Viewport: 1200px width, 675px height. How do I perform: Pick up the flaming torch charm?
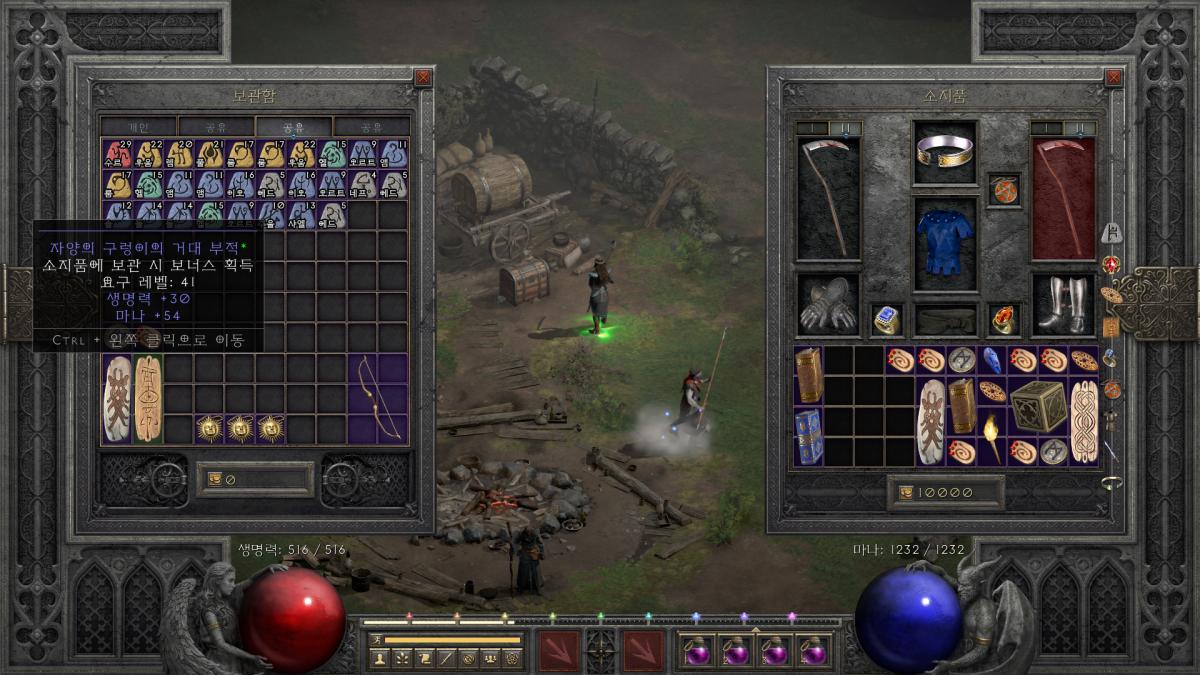point(992,437)
